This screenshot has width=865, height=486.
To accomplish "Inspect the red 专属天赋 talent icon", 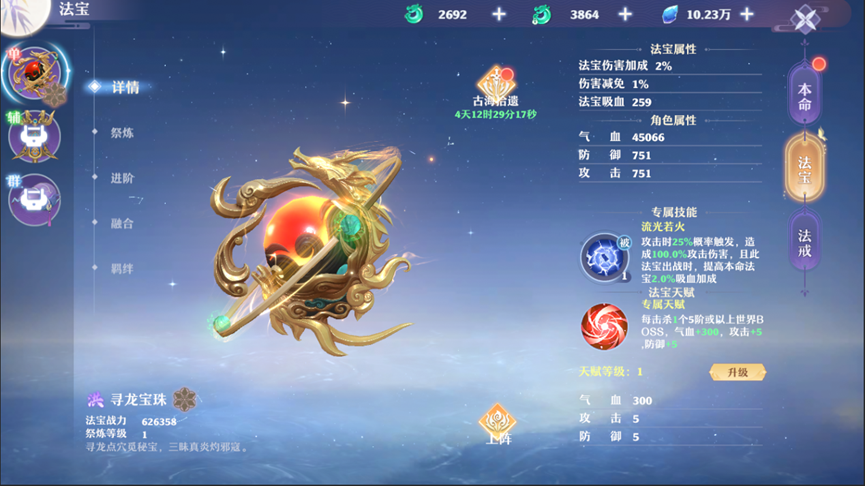I will tap(604, 325).
